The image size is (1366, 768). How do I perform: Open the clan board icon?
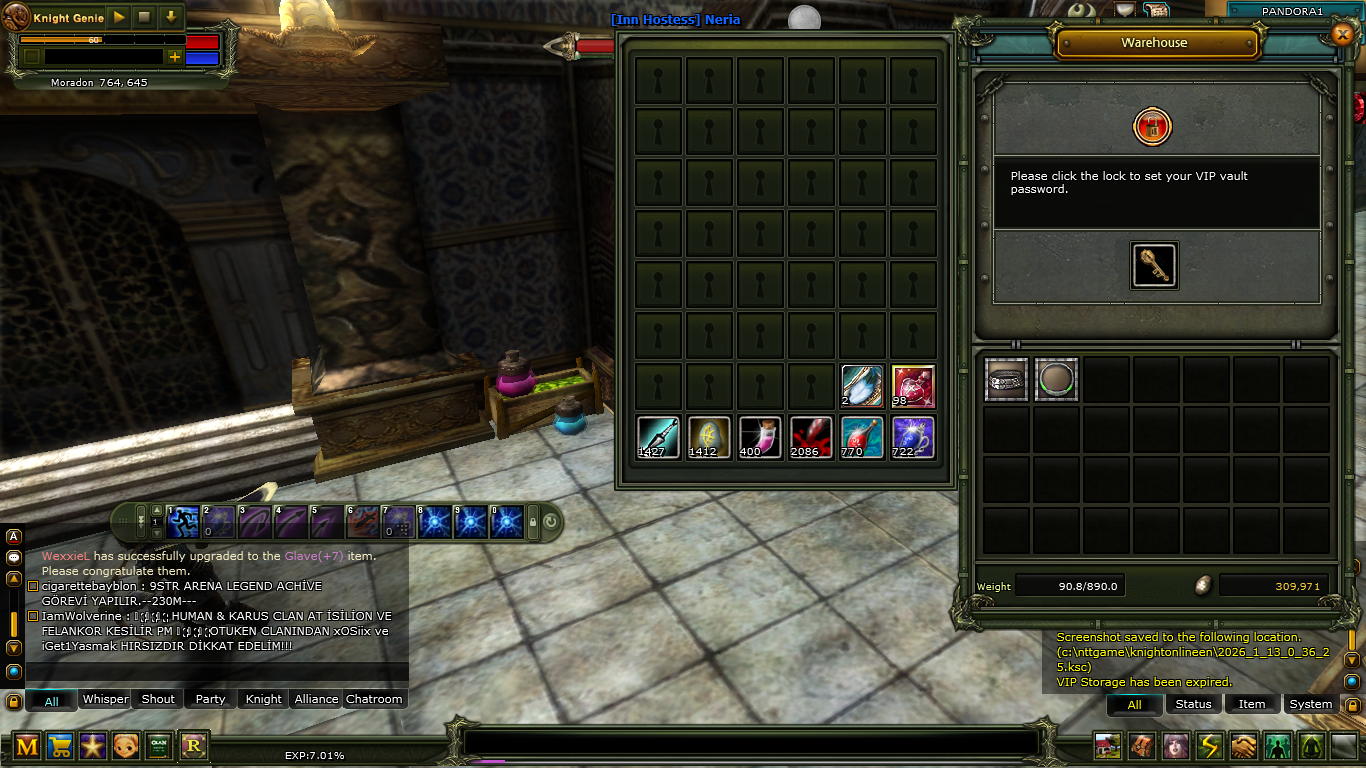[x=159, y=745]
